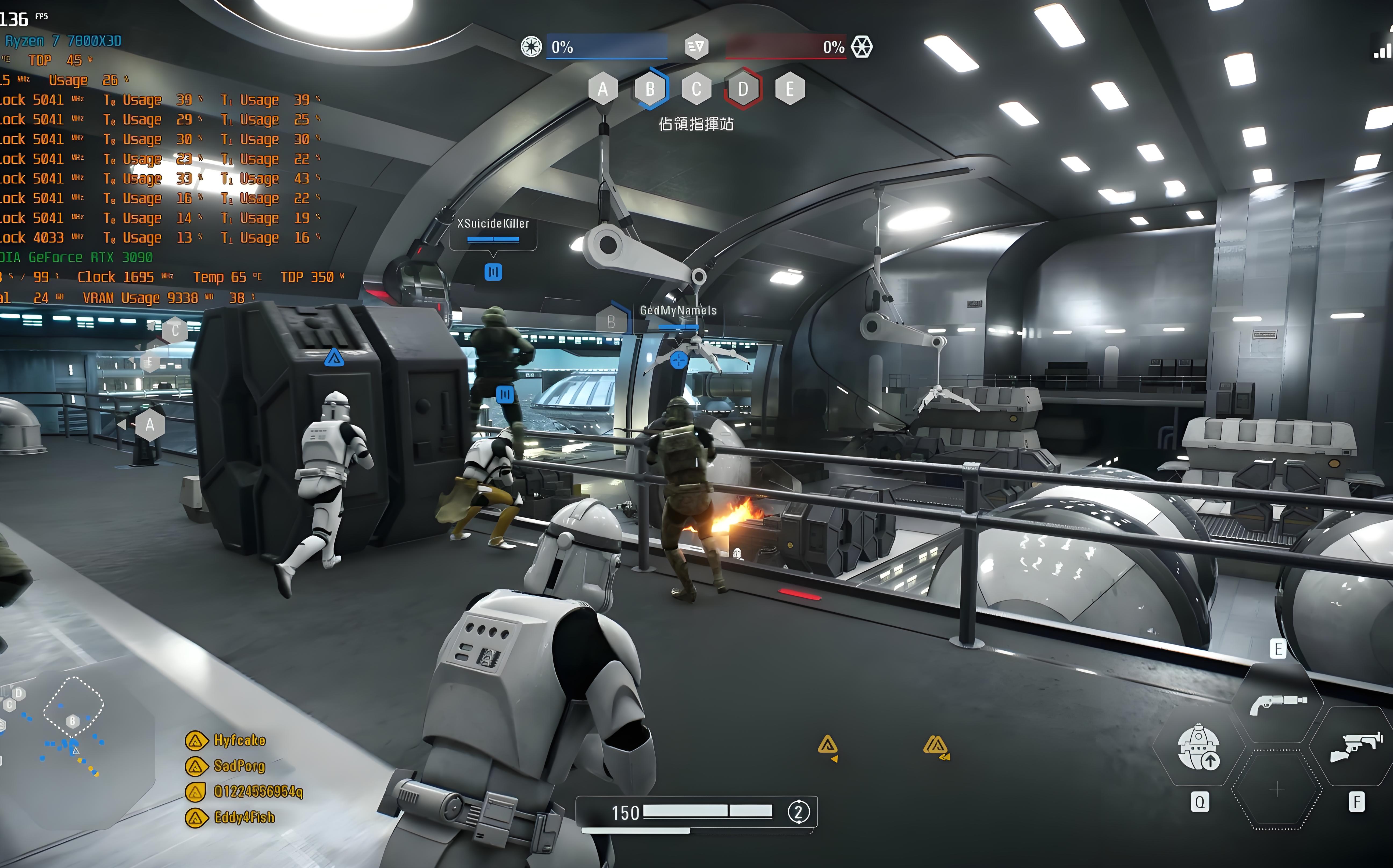Click the shield icon between the score bars
Image resolution: width=1393 pixels, height=868 pixels.
point(696,46)
